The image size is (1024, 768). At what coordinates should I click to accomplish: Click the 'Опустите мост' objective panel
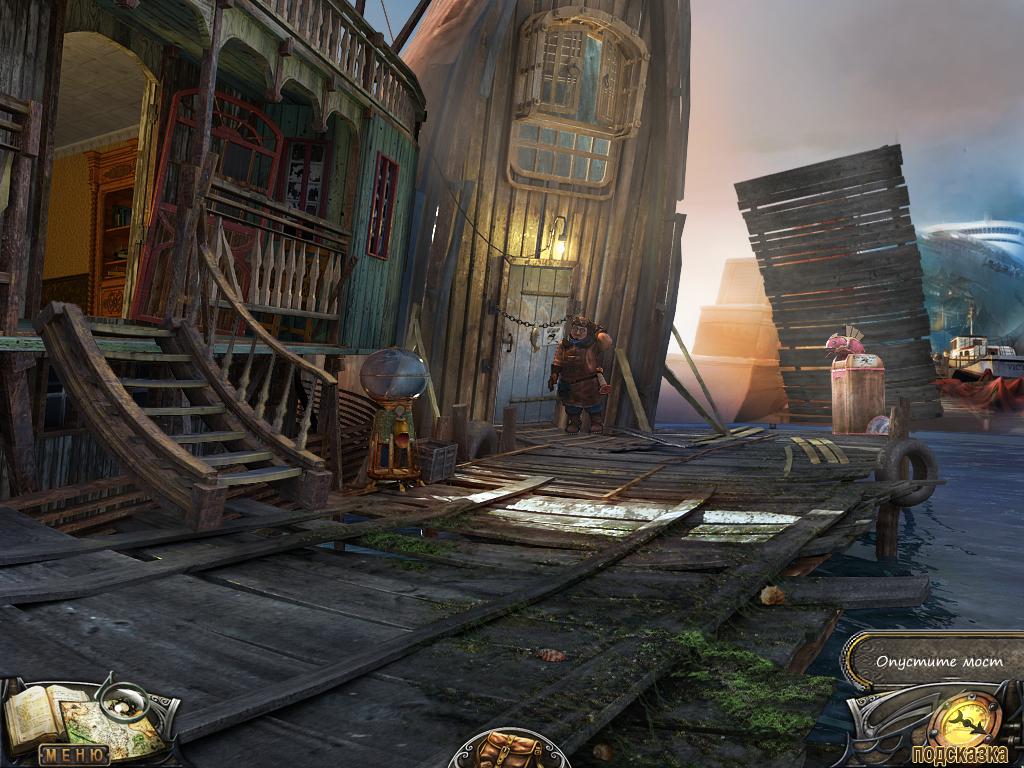point(934,661)
